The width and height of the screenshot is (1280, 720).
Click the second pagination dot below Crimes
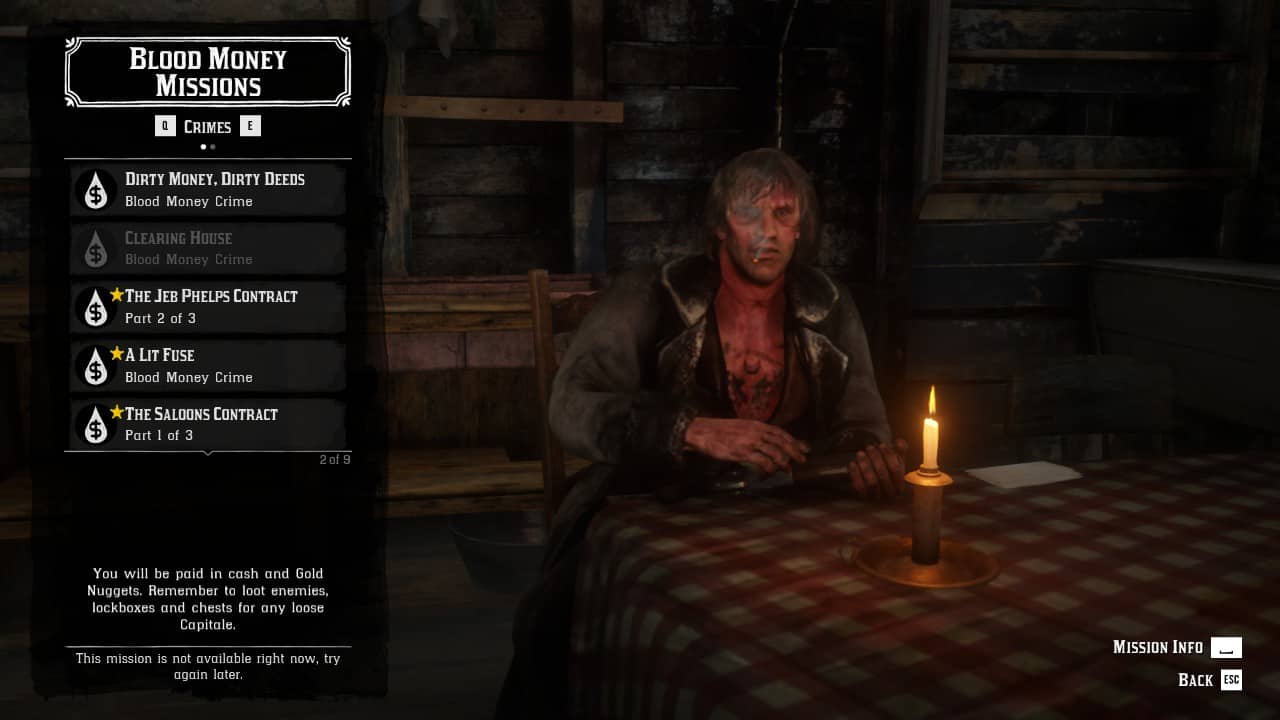(x=212, y=146)
